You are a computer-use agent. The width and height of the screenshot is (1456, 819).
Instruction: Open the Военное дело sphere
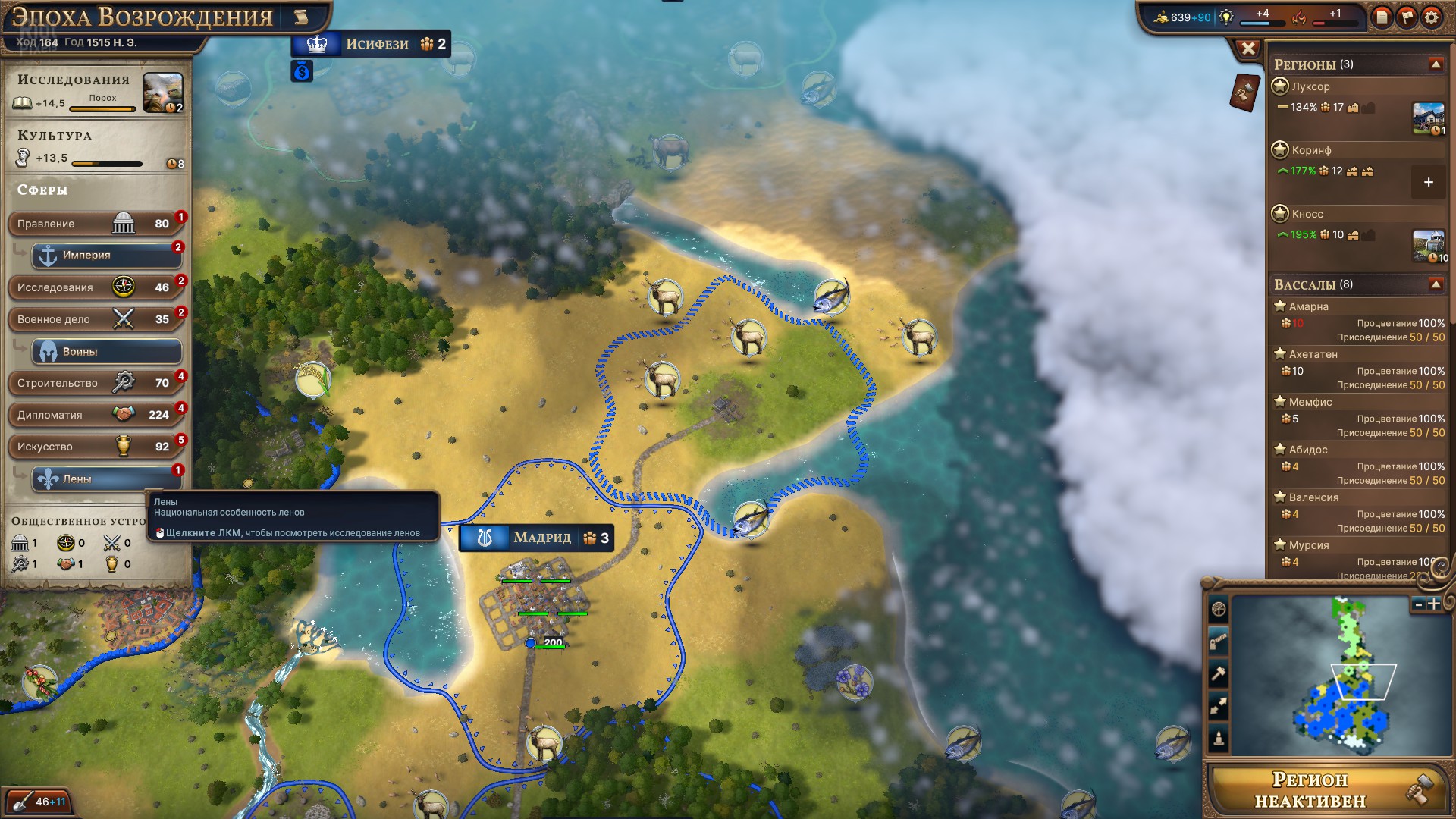(95, 319)
